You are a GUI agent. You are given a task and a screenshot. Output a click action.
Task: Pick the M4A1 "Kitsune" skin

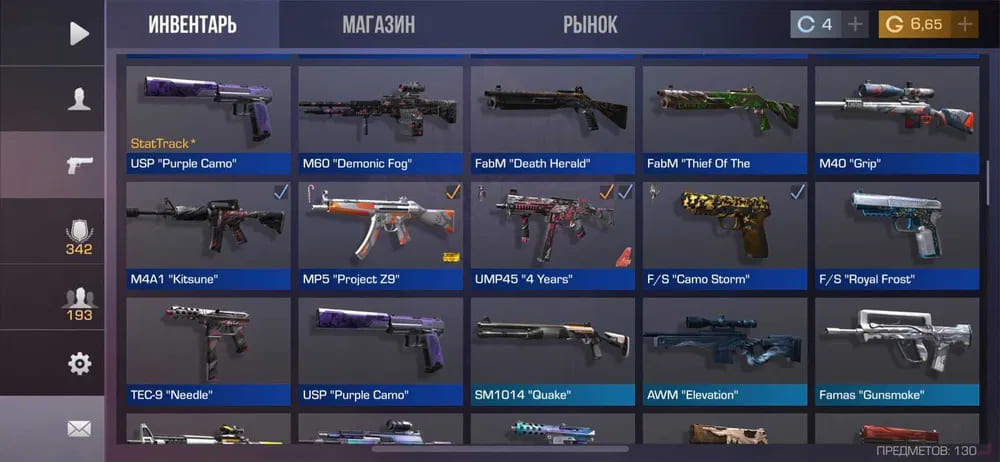(209, 235)
